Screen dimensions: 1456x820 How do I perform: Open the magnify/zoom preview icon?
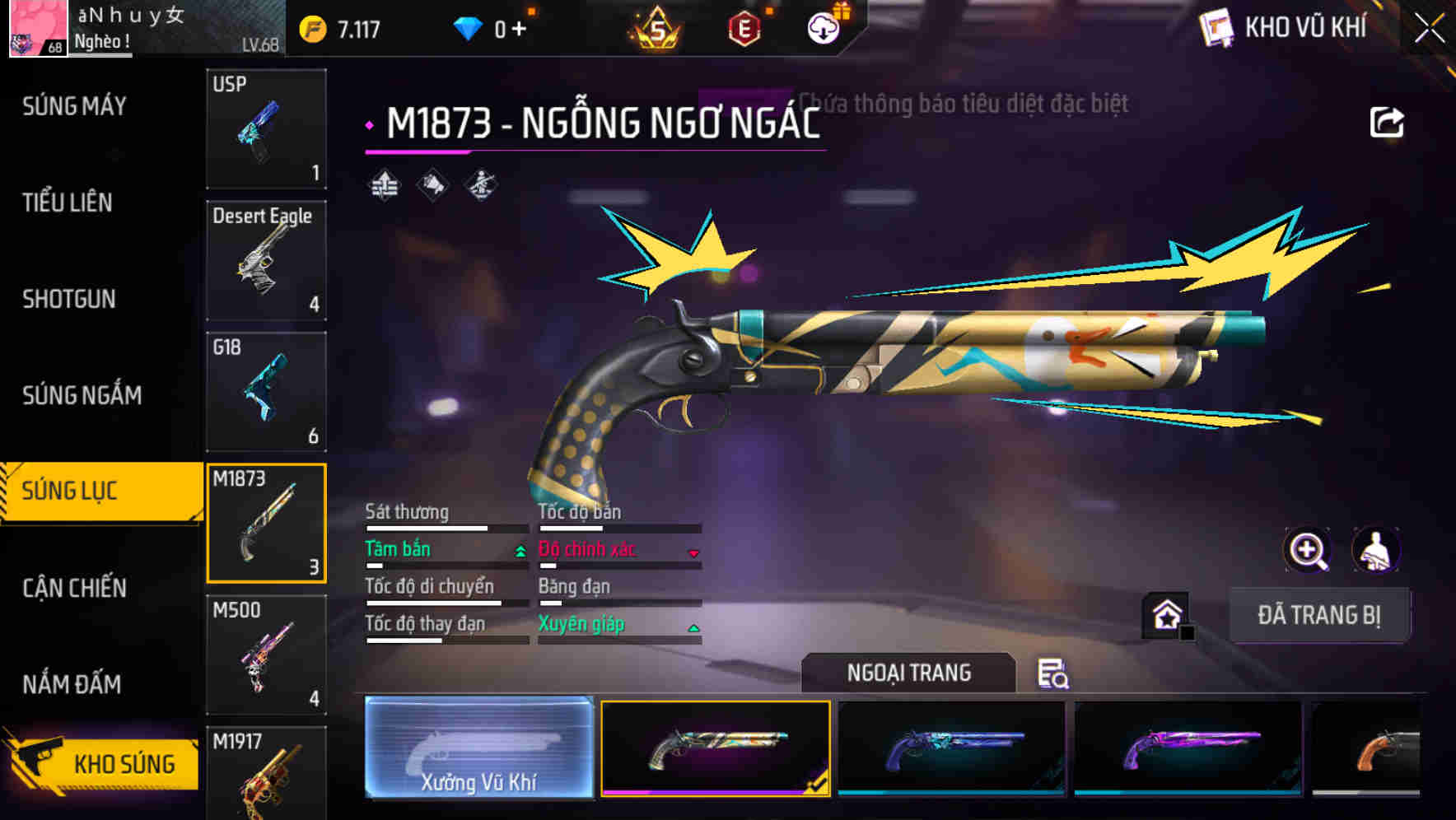tap(1309, 550)
